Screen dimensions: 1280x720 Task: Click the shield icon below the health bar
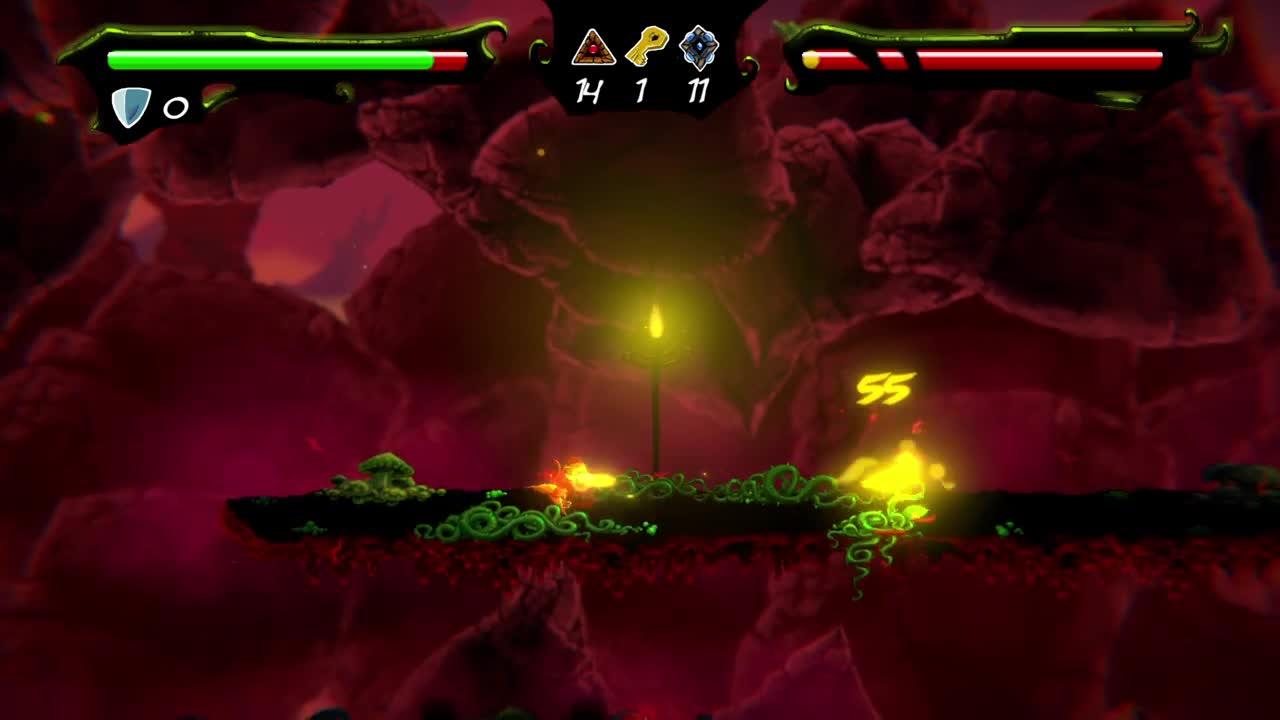(130, 105)
